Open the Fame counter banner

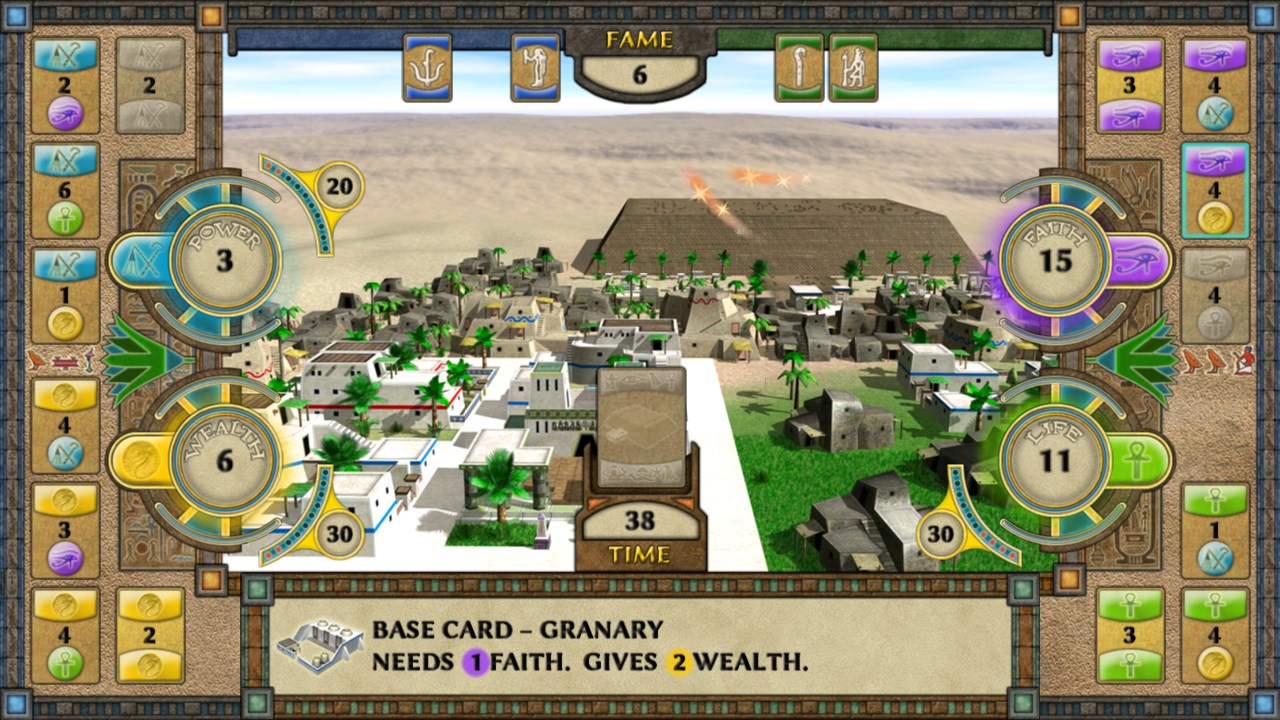point(640,71)
